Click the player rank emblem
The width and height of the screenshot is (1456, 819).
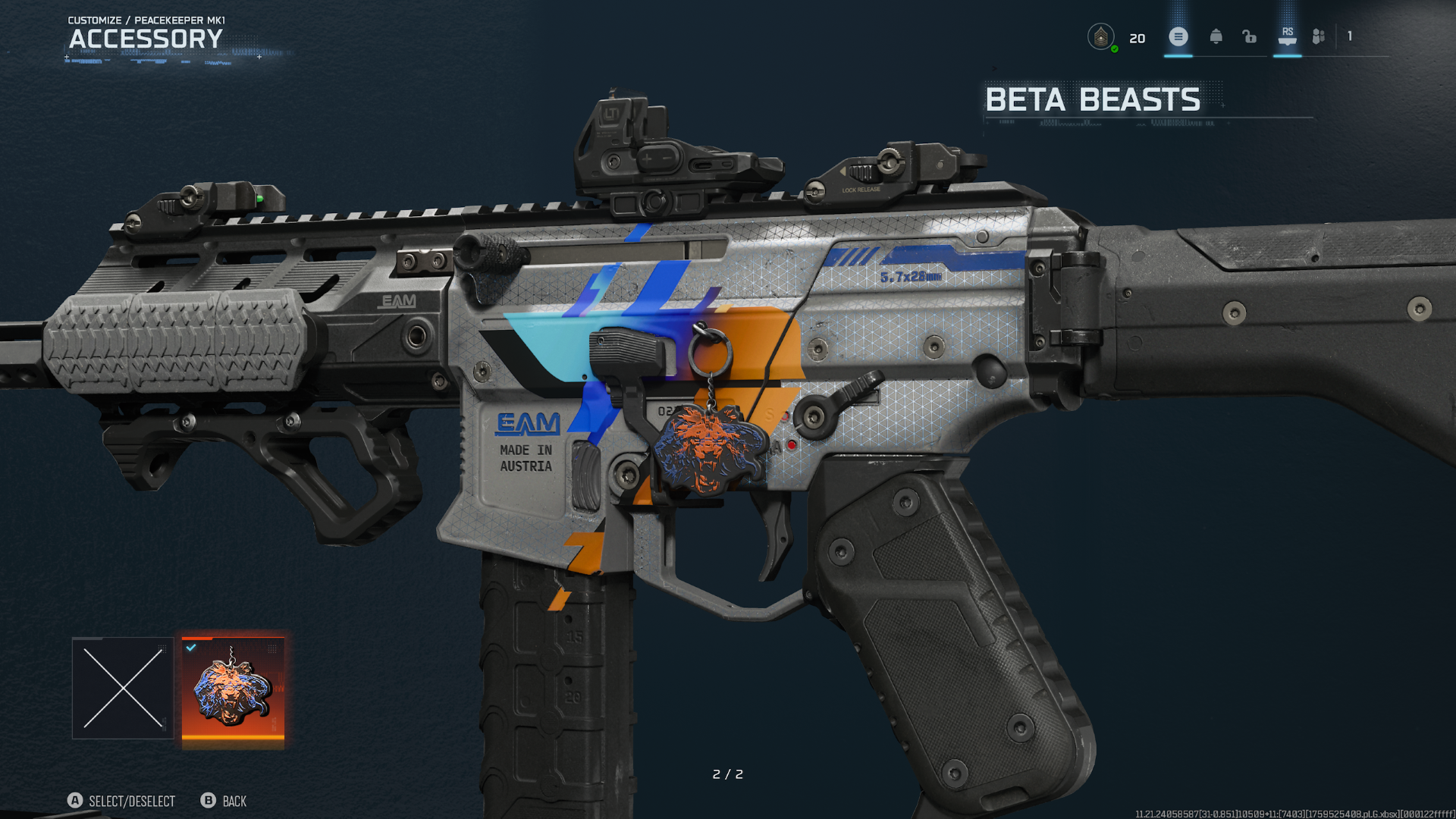1102,35
